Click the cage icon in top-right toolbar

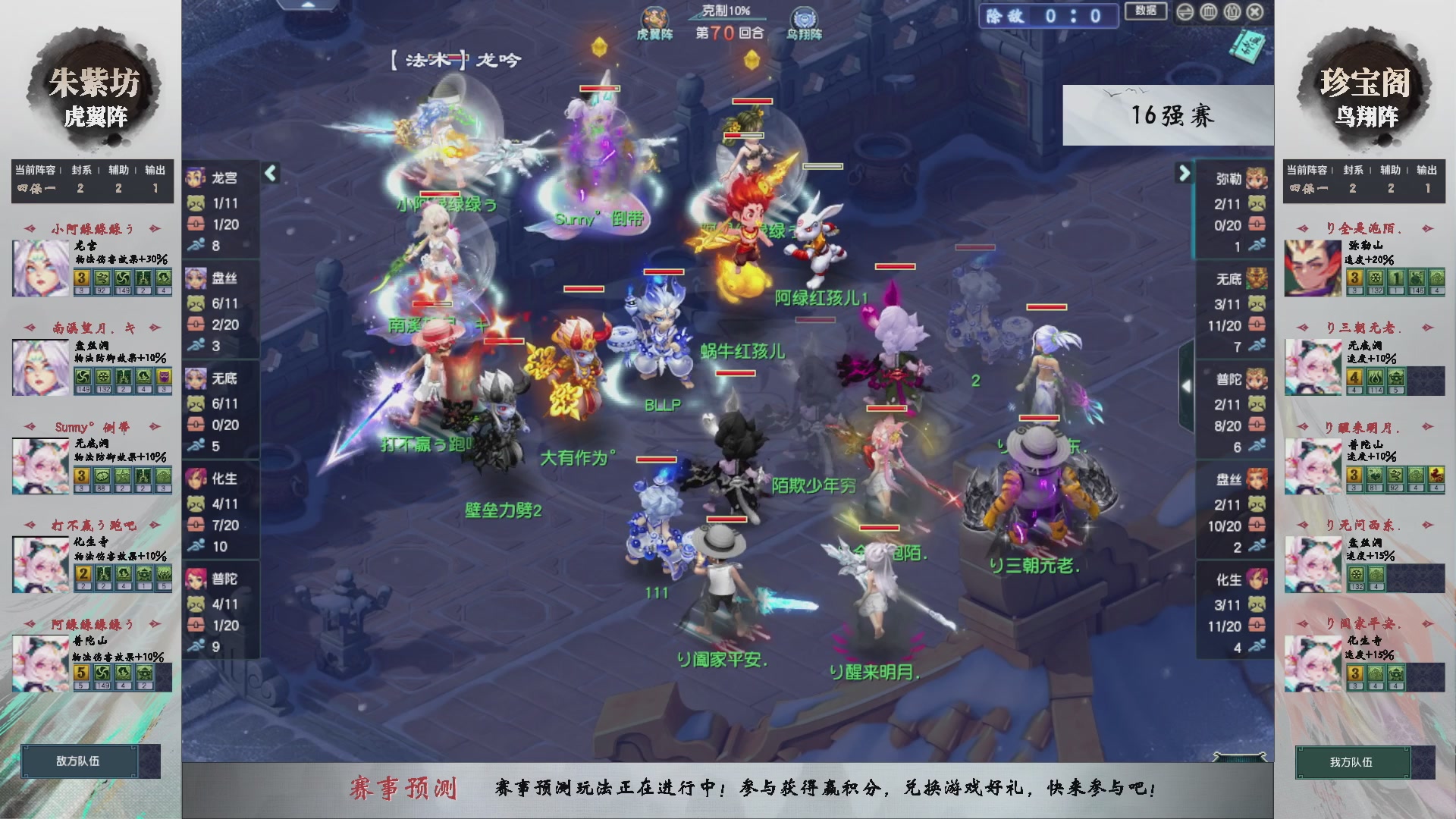tap(1208, 13)
